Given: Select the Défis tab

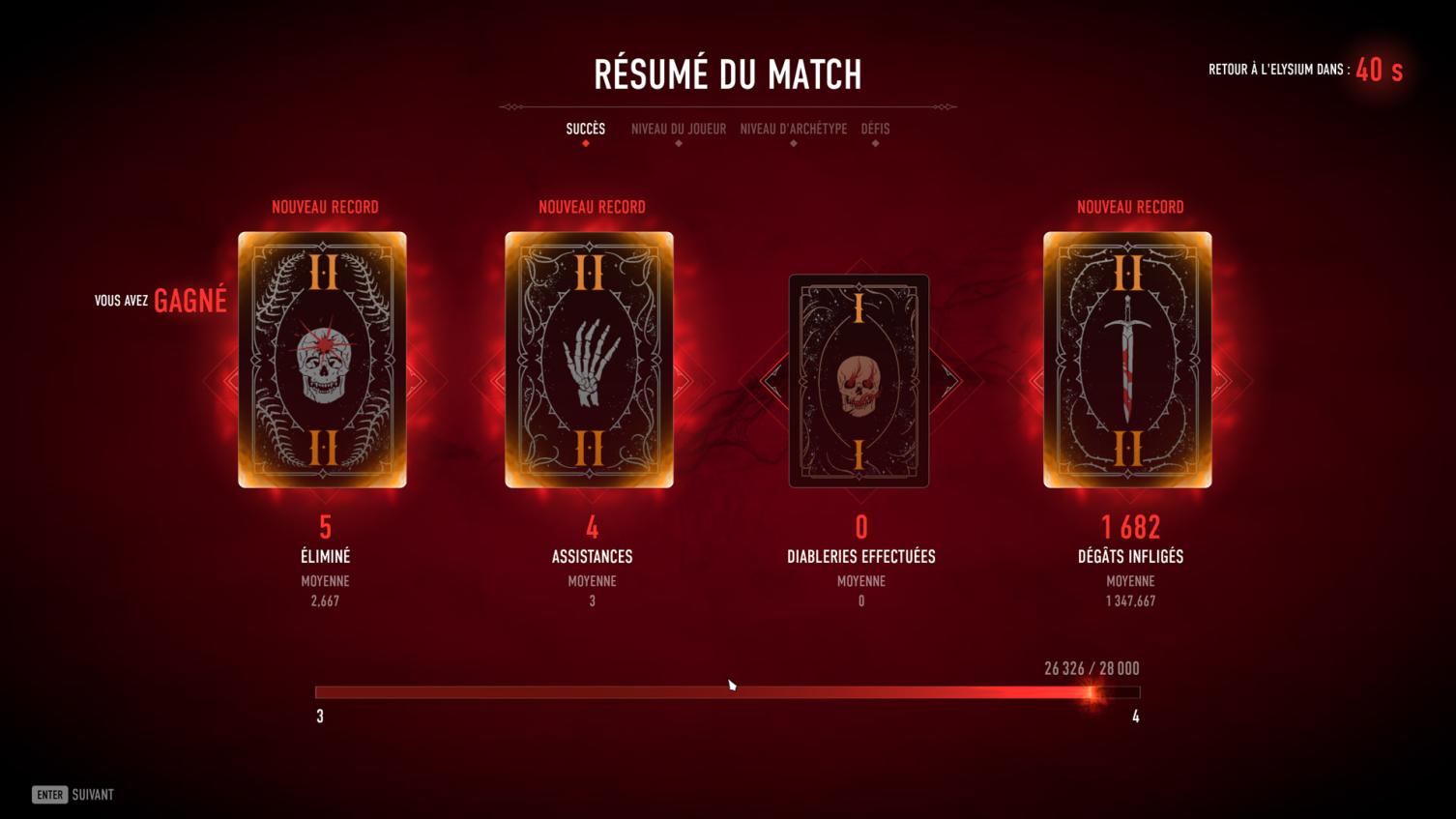Looking at the screenshot, I should point(875,129).
